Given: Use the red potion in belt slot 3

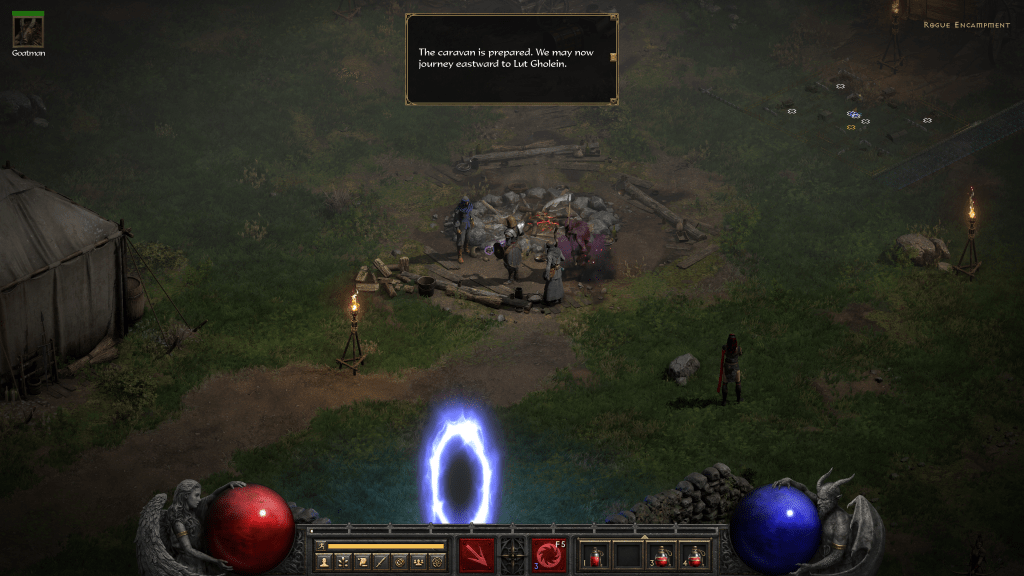Looking at the screenshot, I should click(x=661, y=555).
